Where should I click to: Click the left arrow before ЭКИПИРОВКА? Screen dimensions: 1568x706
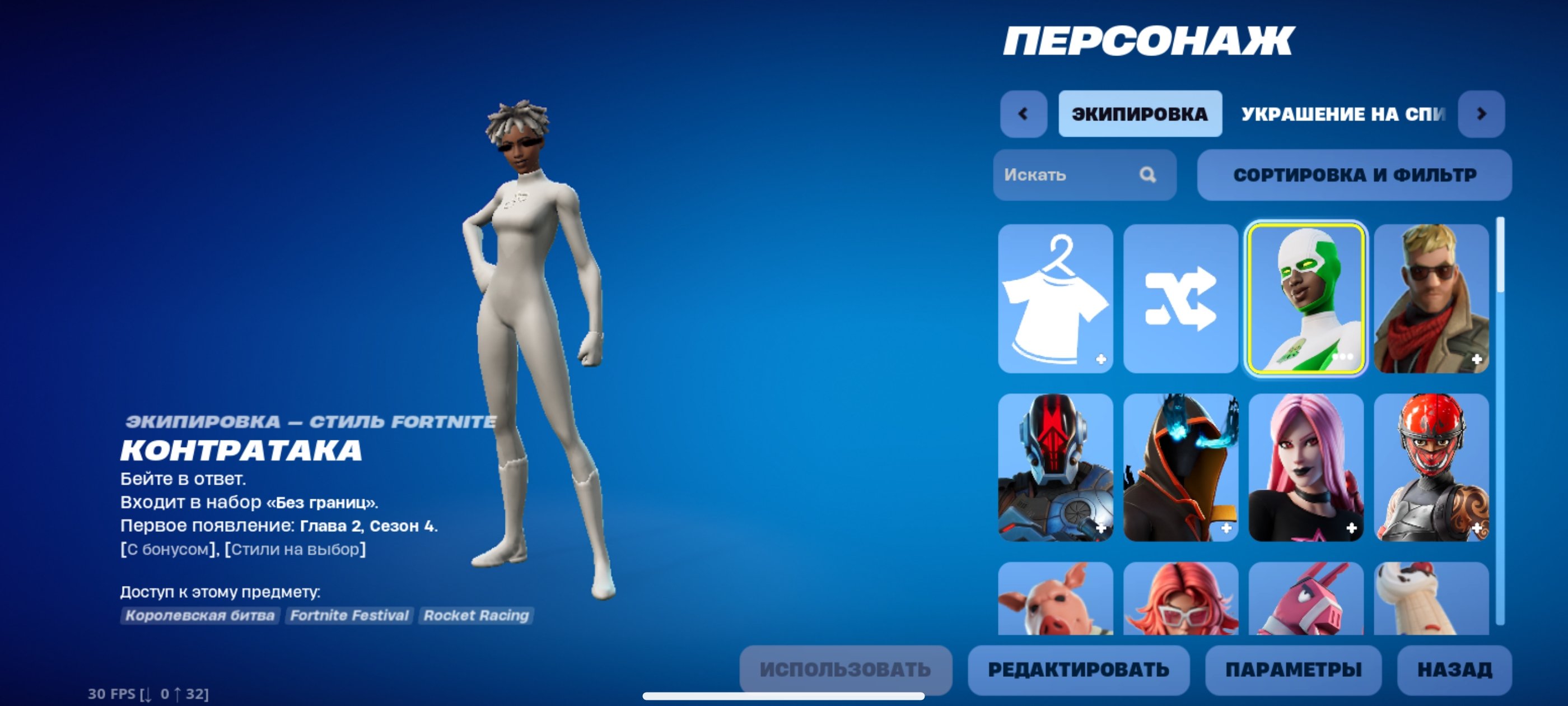coord(1024,113)
